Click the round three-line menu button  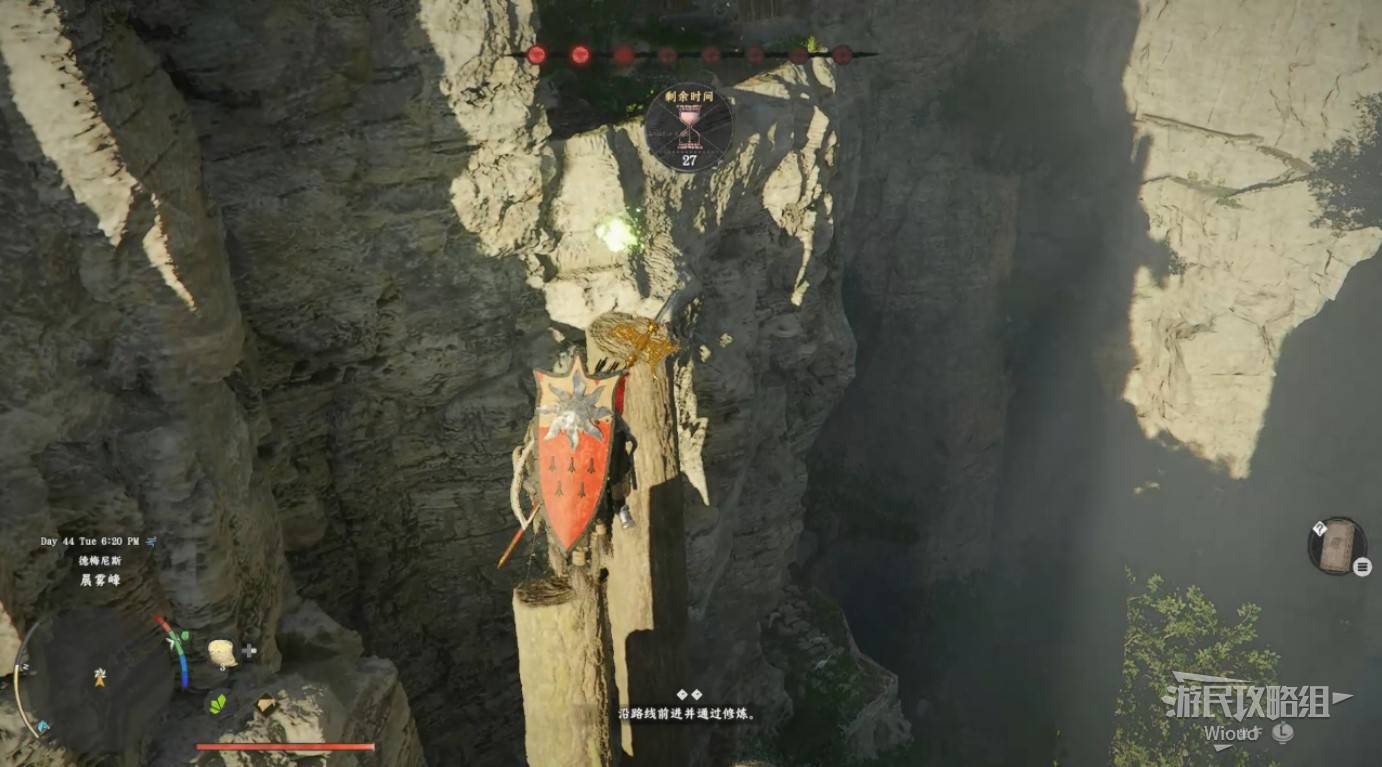(1362, 567)
